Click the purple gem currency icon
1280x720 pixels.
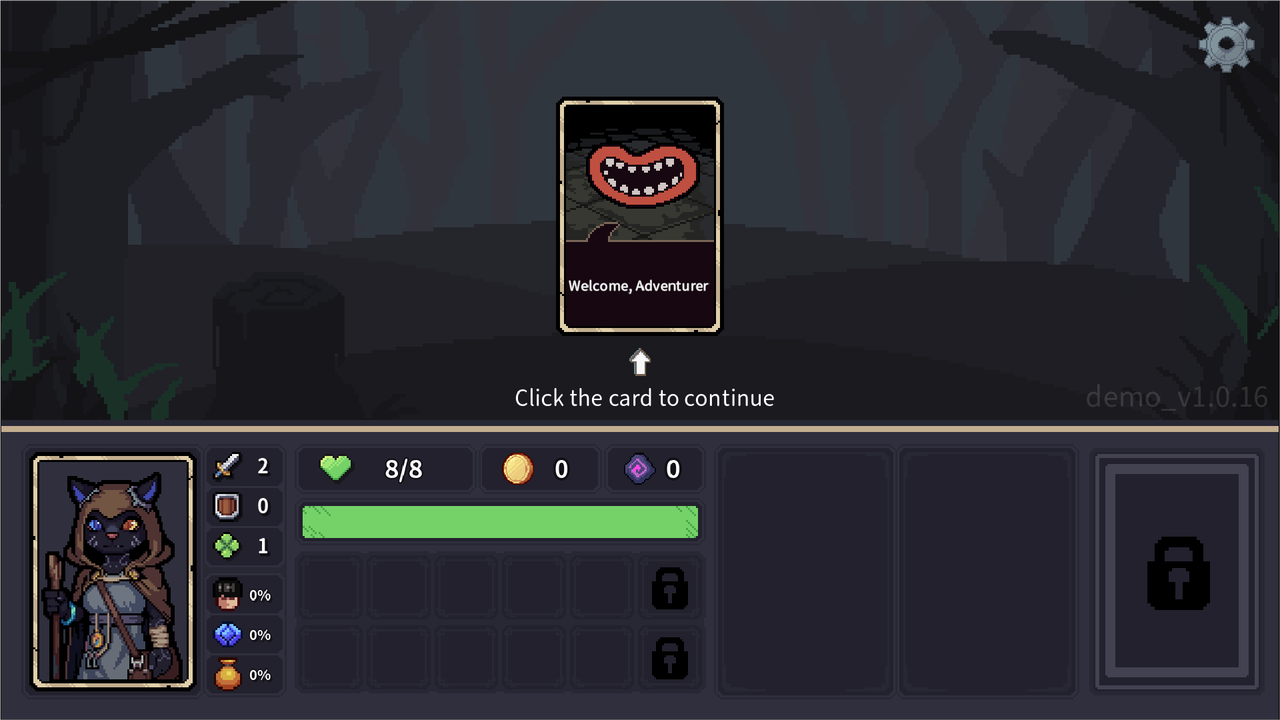[x=638, y=468]
